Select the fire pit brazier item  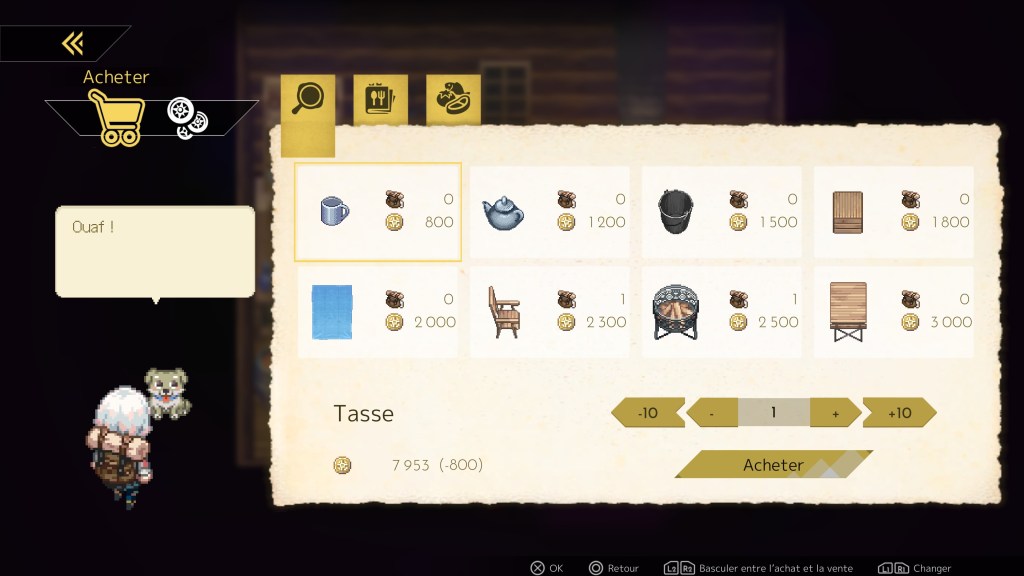[721, 311]
